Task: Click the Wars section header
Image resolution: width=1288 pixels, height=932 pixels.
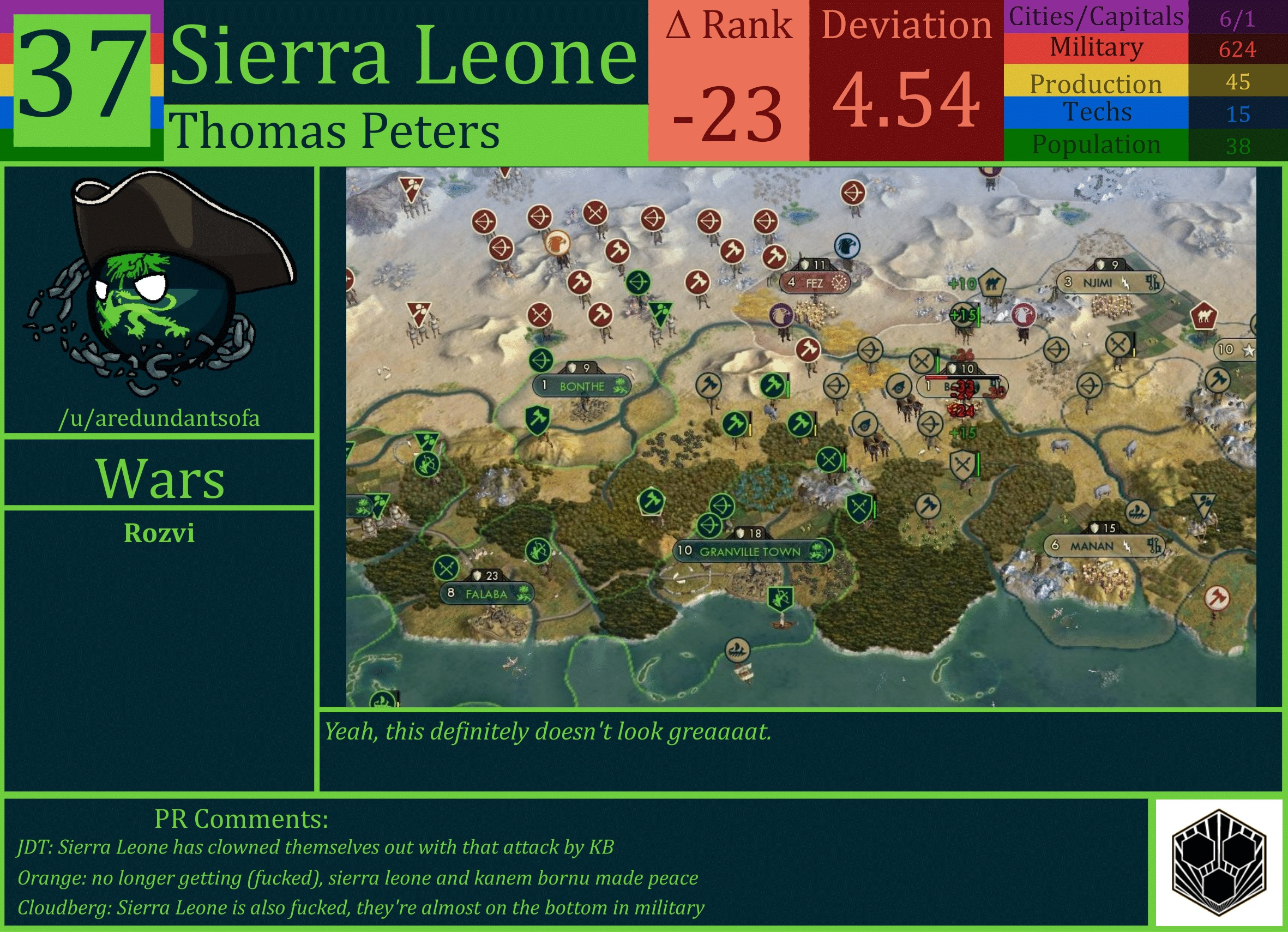Action: pos(161,480)
